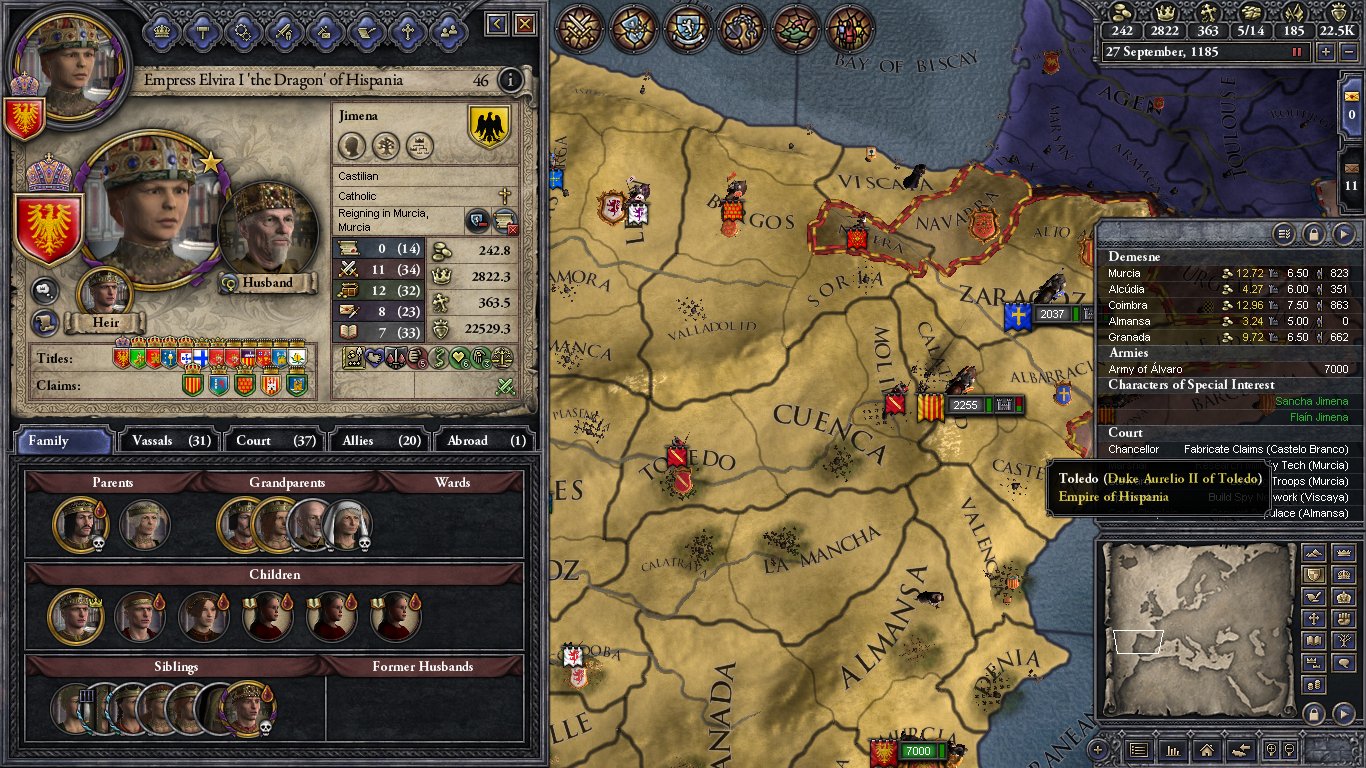1366x768 pixels.
Task: Switch to the Family tab
Action: (x=62, y=440)
